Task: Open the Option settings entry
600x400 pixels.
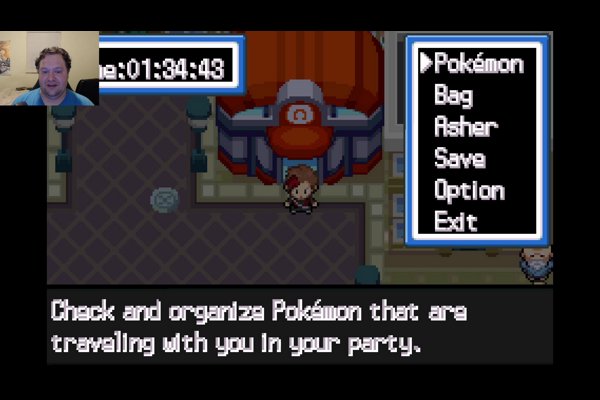Action: coord(468,190)
